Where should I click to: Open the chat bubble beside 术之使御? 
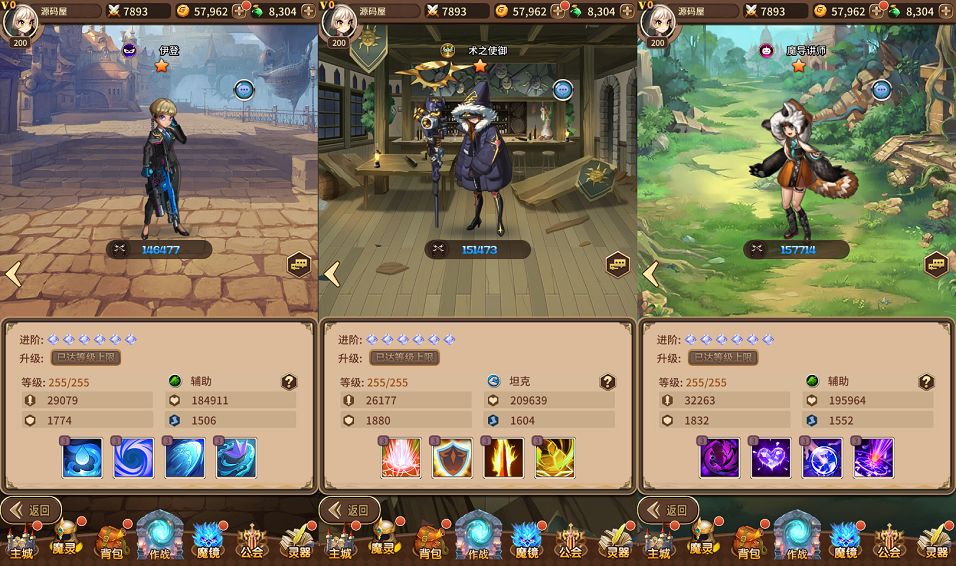(x=563, y=90)
